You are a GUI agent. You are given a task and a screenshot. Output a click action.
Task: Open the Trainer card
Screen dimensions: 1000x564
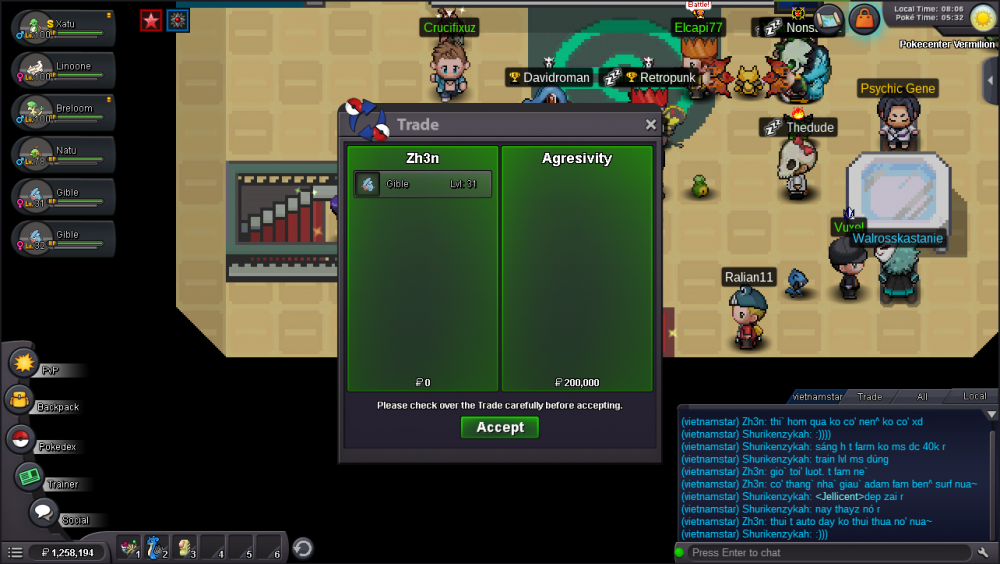[x=29, y=477]
